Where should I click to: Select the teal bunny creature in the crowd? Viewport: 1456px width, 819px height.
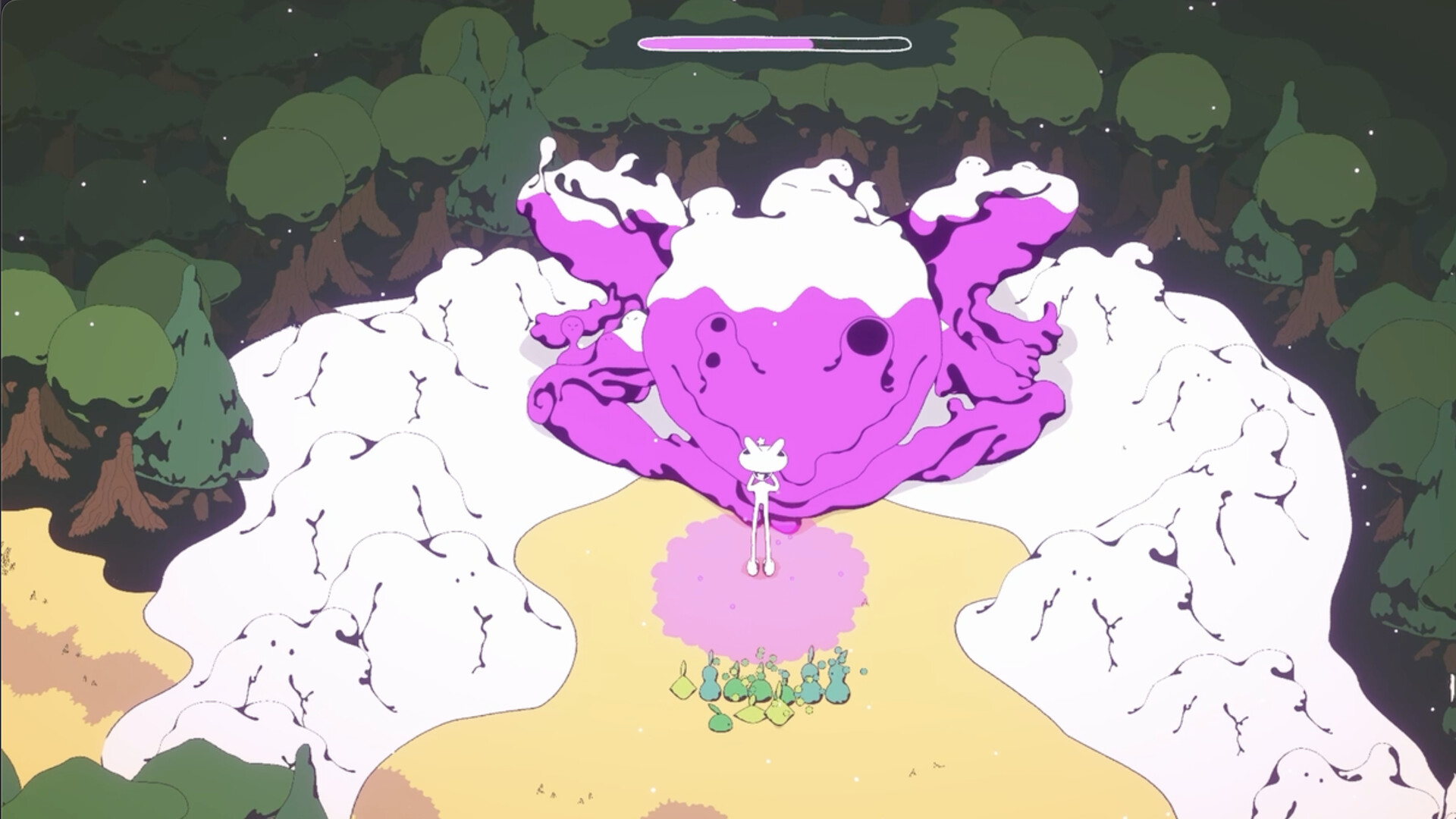pos(710,683)
